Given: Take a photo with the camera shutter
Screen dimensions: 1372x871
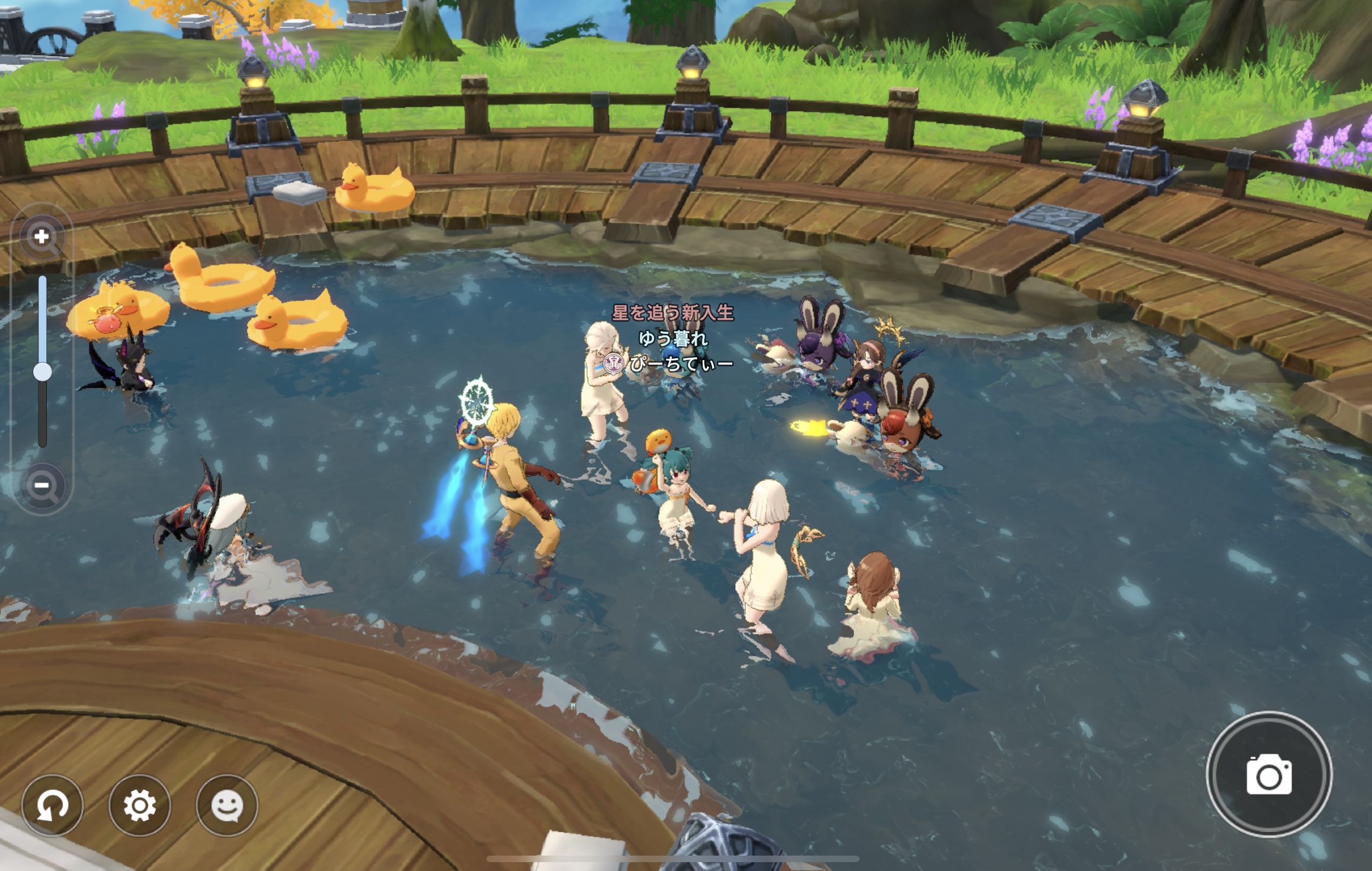Looking at the screenshot, I should click(1269, 774).
